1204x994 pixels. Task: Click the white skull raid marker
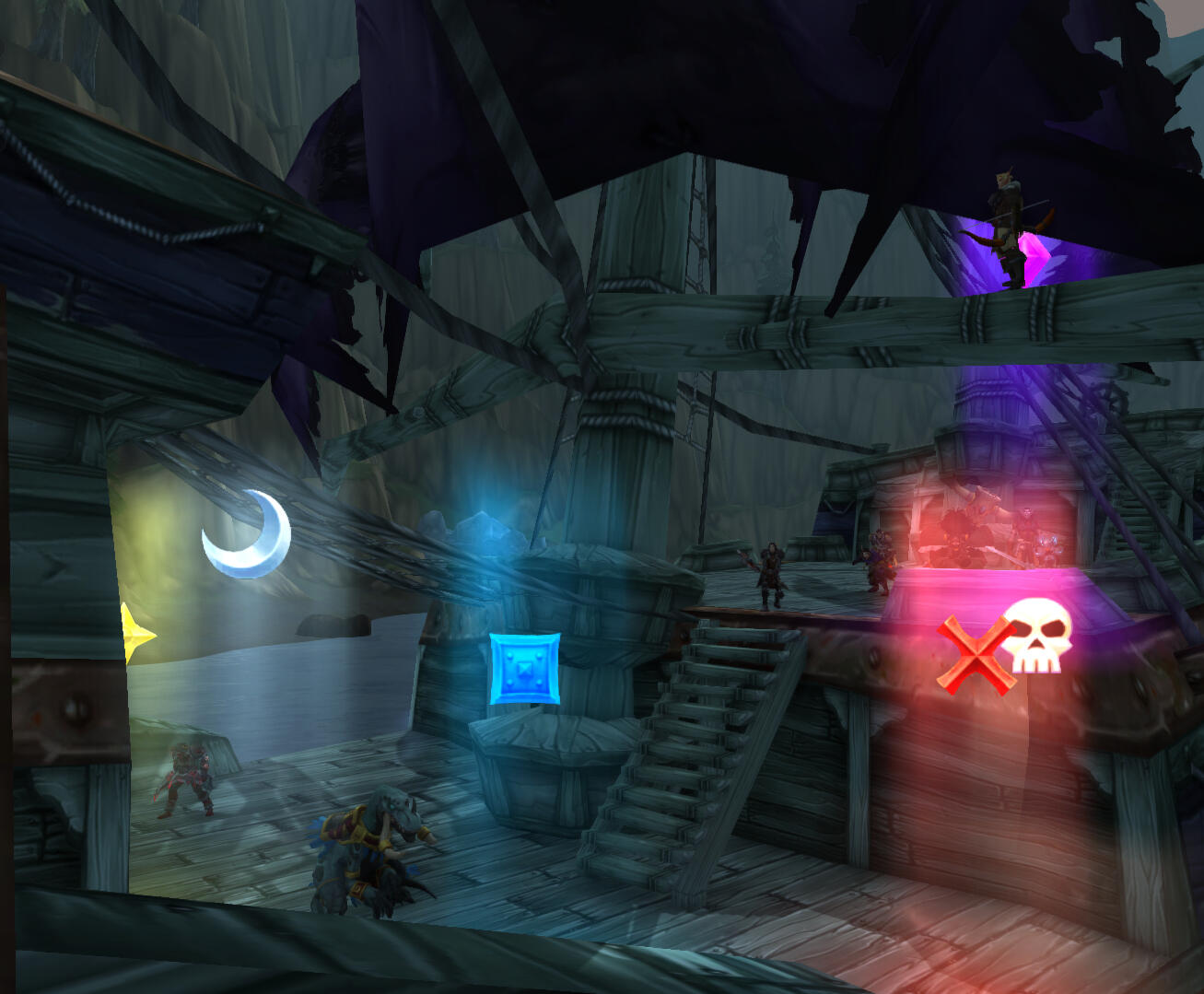click(1036, 634)
